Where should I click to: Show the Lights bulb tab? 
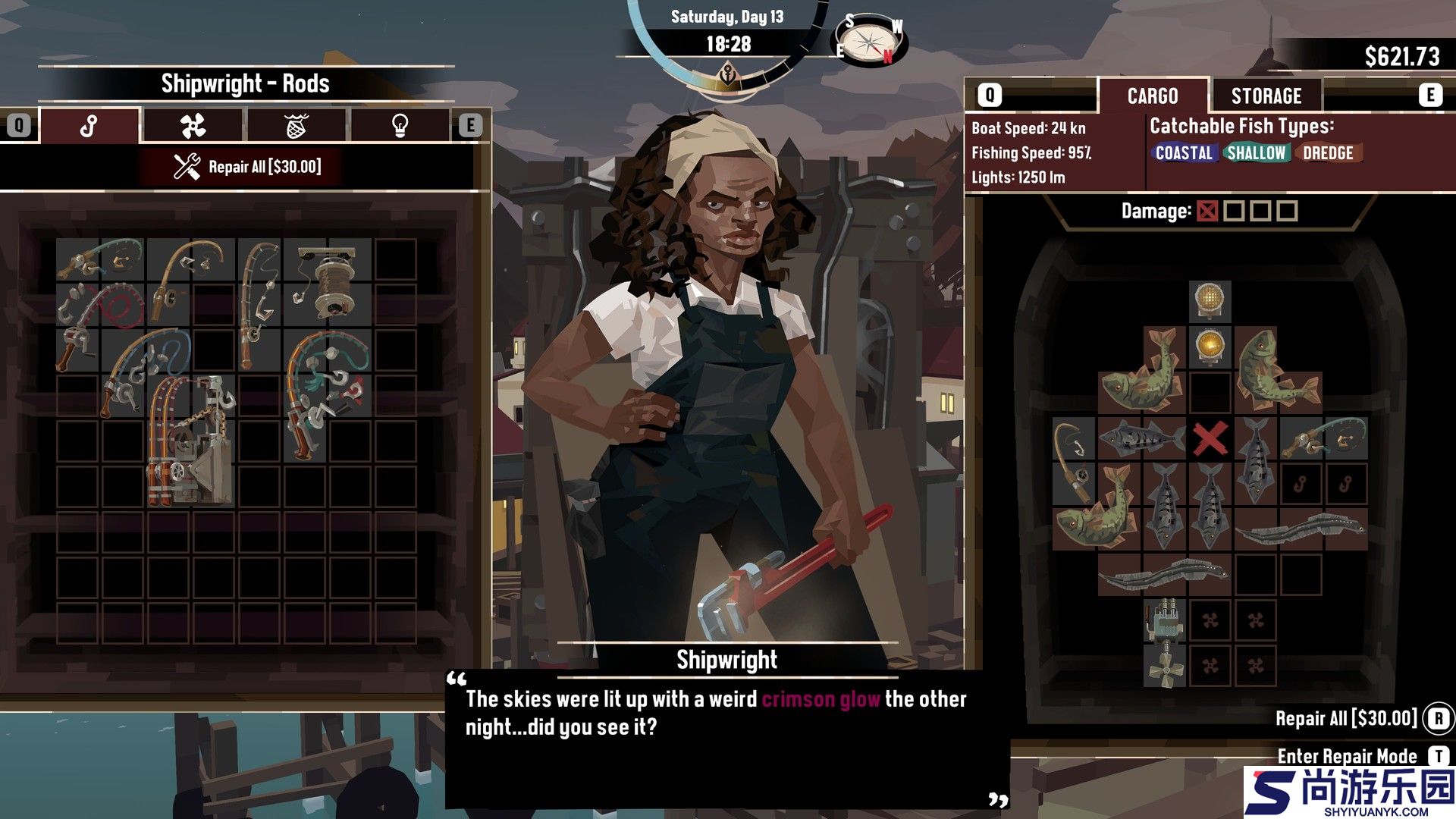coord(400,126)
